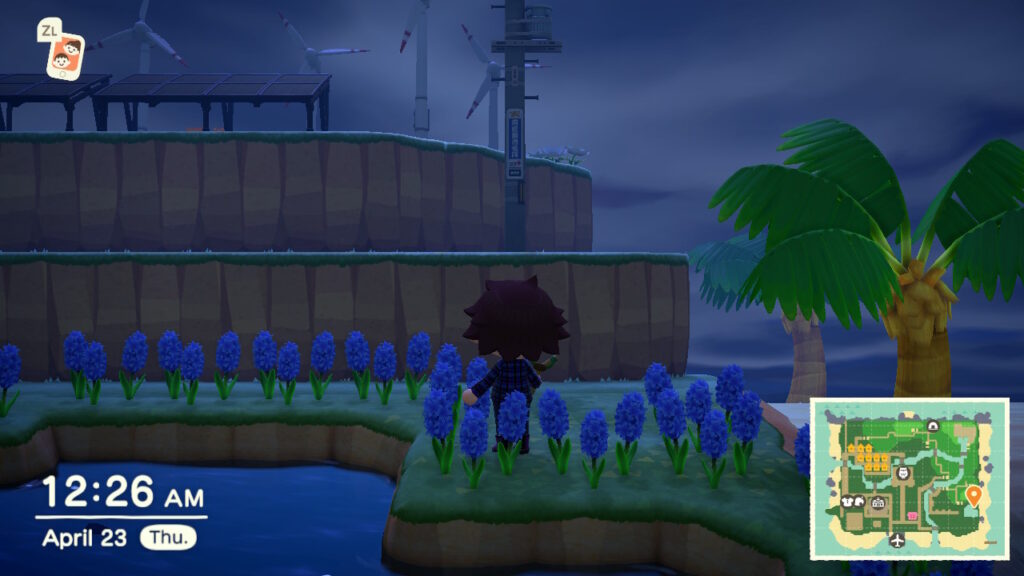Screen dimensions: 1024x576
Task: Click the orange location marker on minimap
Action: (974, 494)
